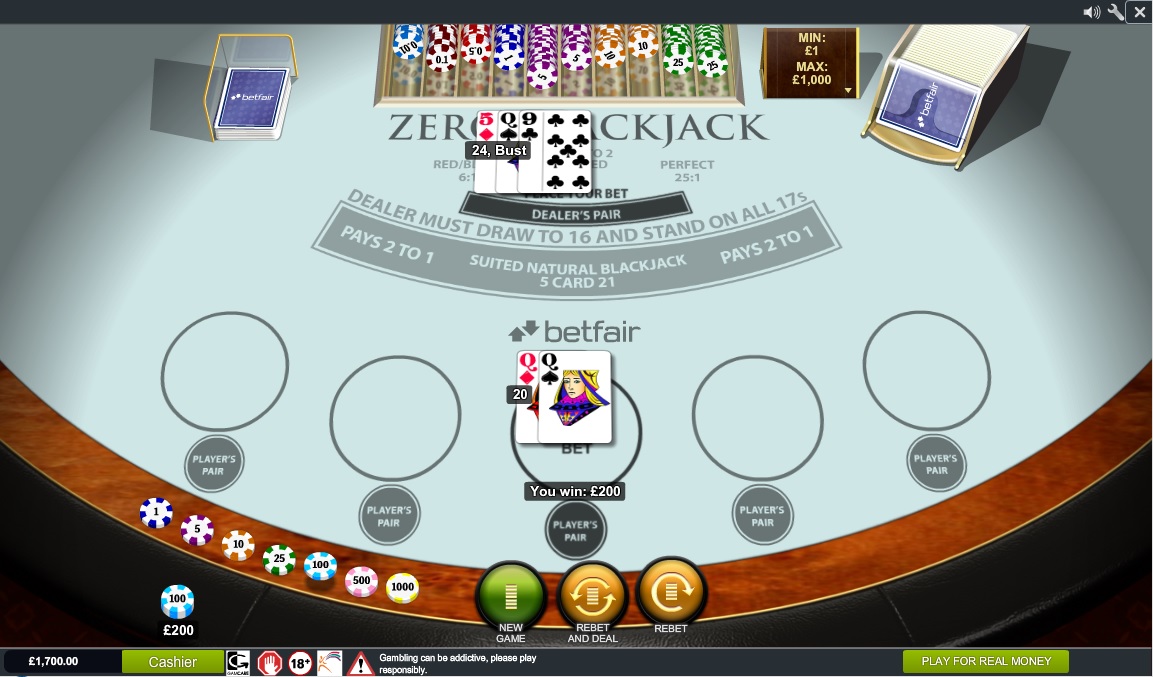
Task: Open the Min/Max table limits dropdown
Action: (848, 90)
